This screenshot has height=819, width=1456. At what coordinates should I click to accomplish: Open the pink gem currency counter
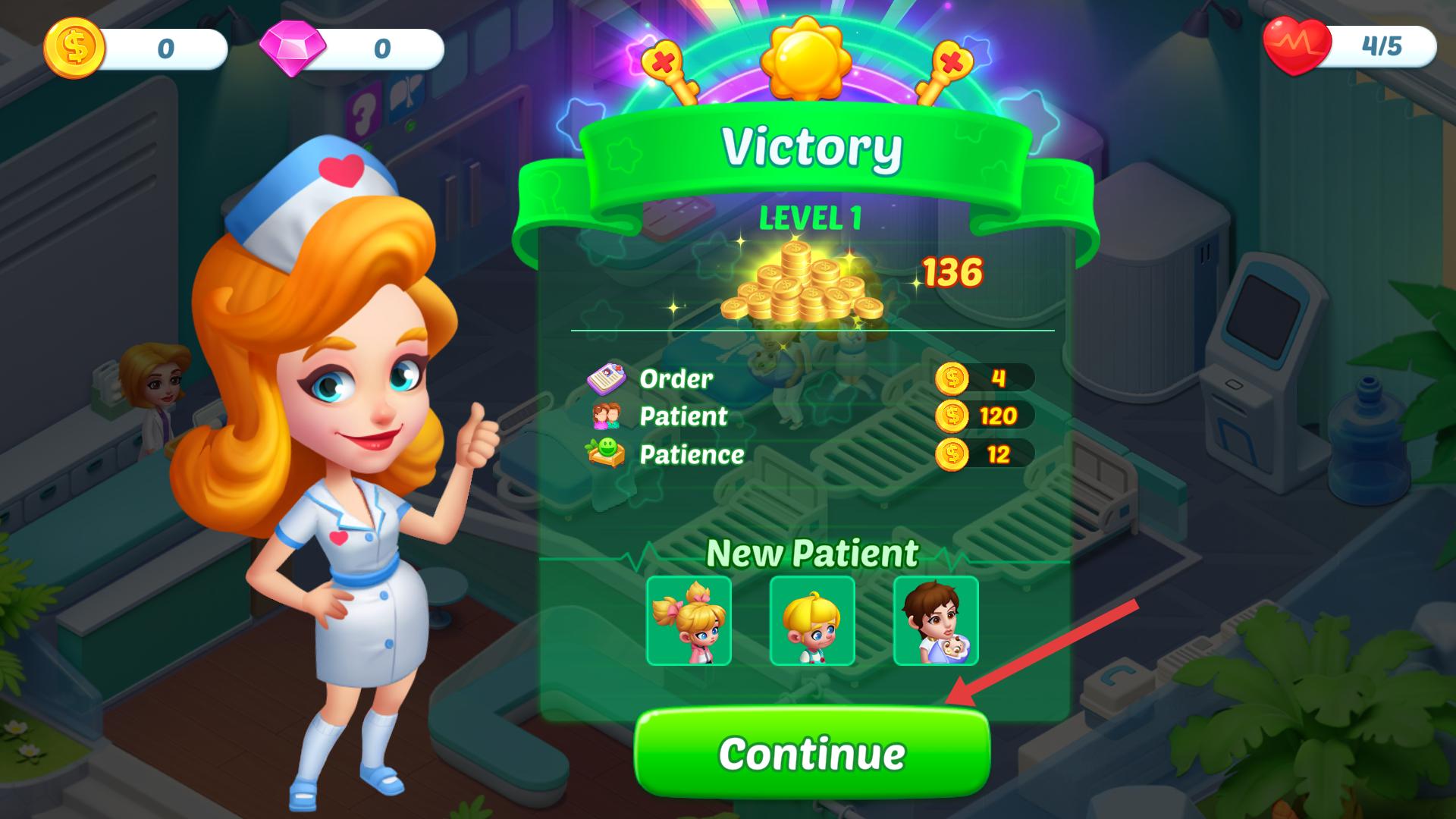351,49
